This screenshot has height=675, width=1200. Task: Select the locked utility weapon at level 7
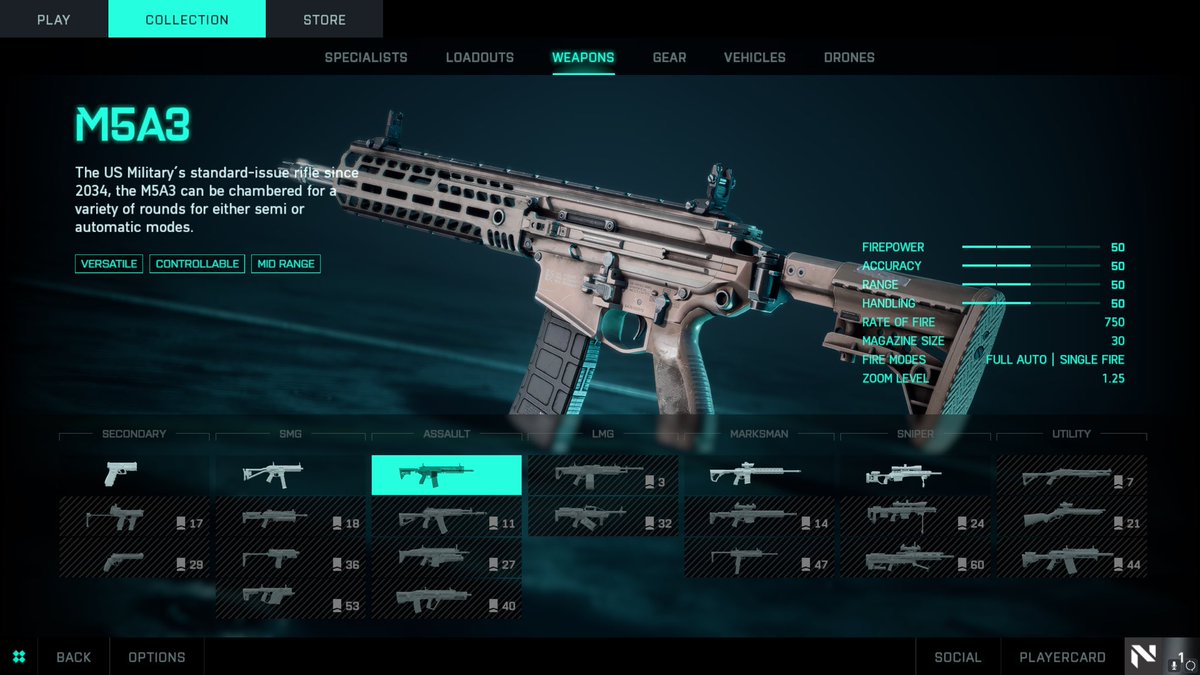(1070, 475)
